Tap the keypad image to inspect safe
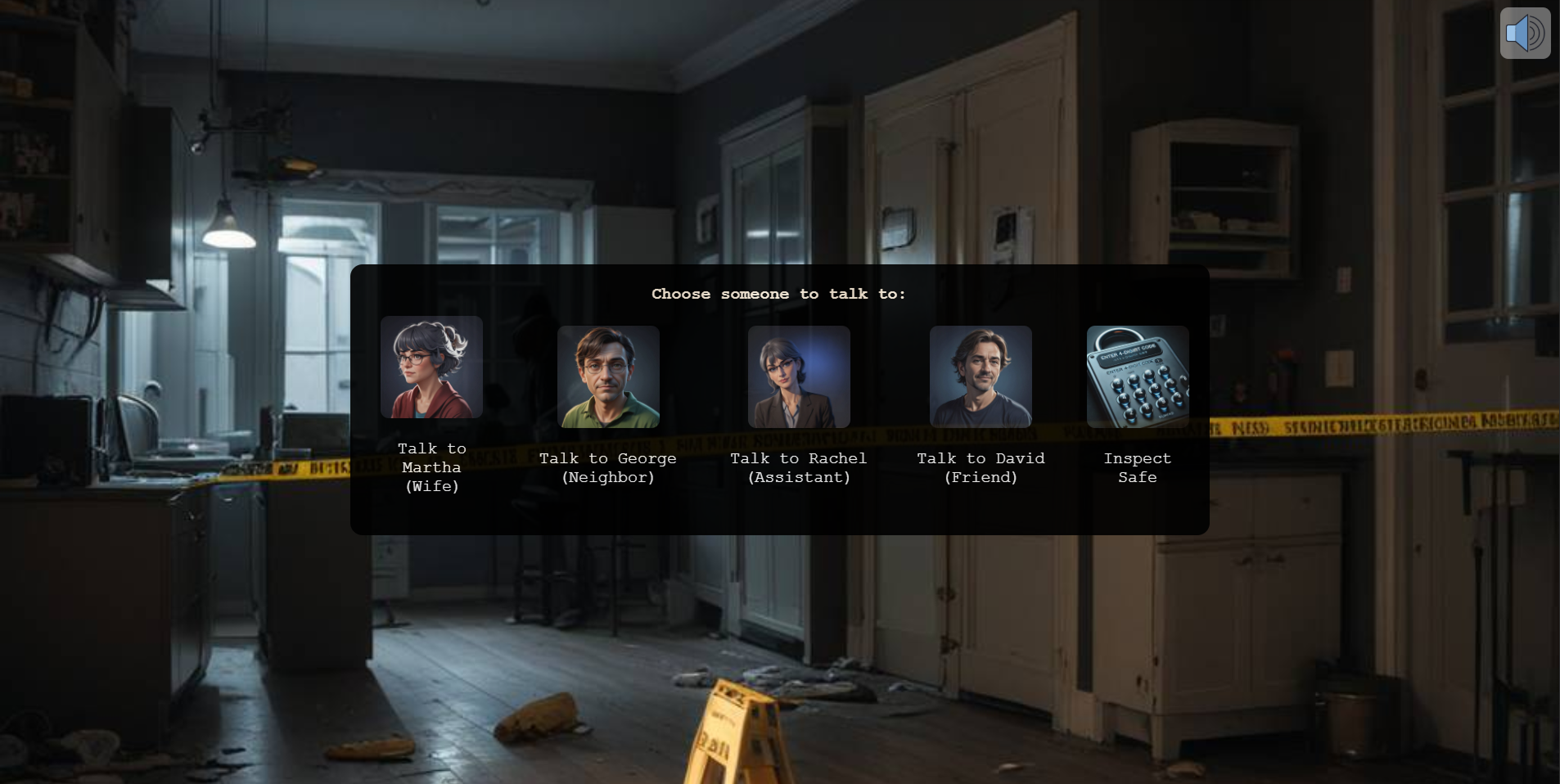The width and height of the screenshot is (1560, 784). 1138,377
